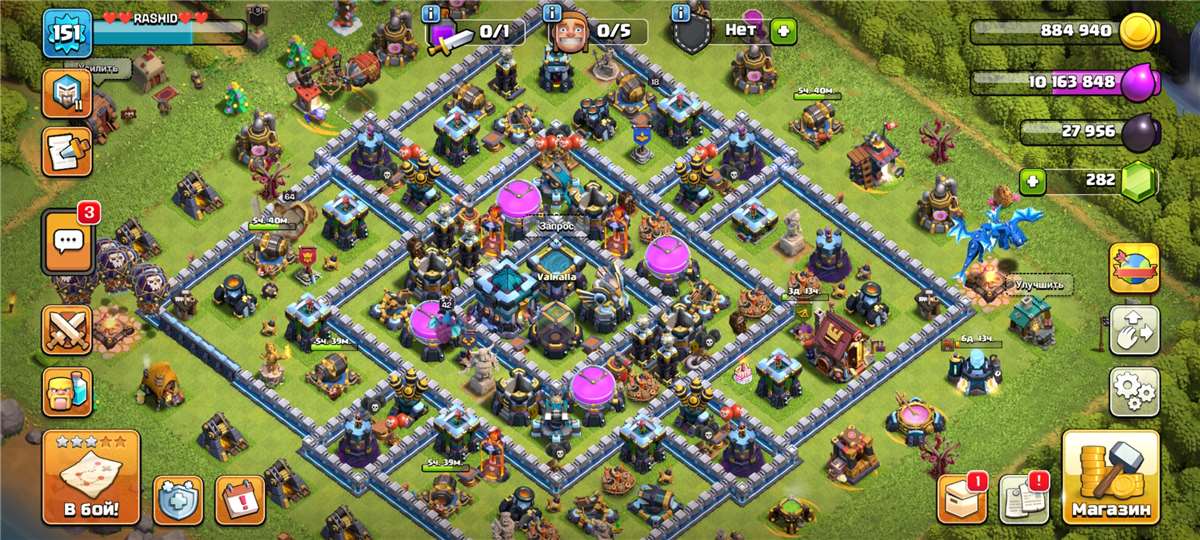Open the barbarian and elixir button

[67, 391]
